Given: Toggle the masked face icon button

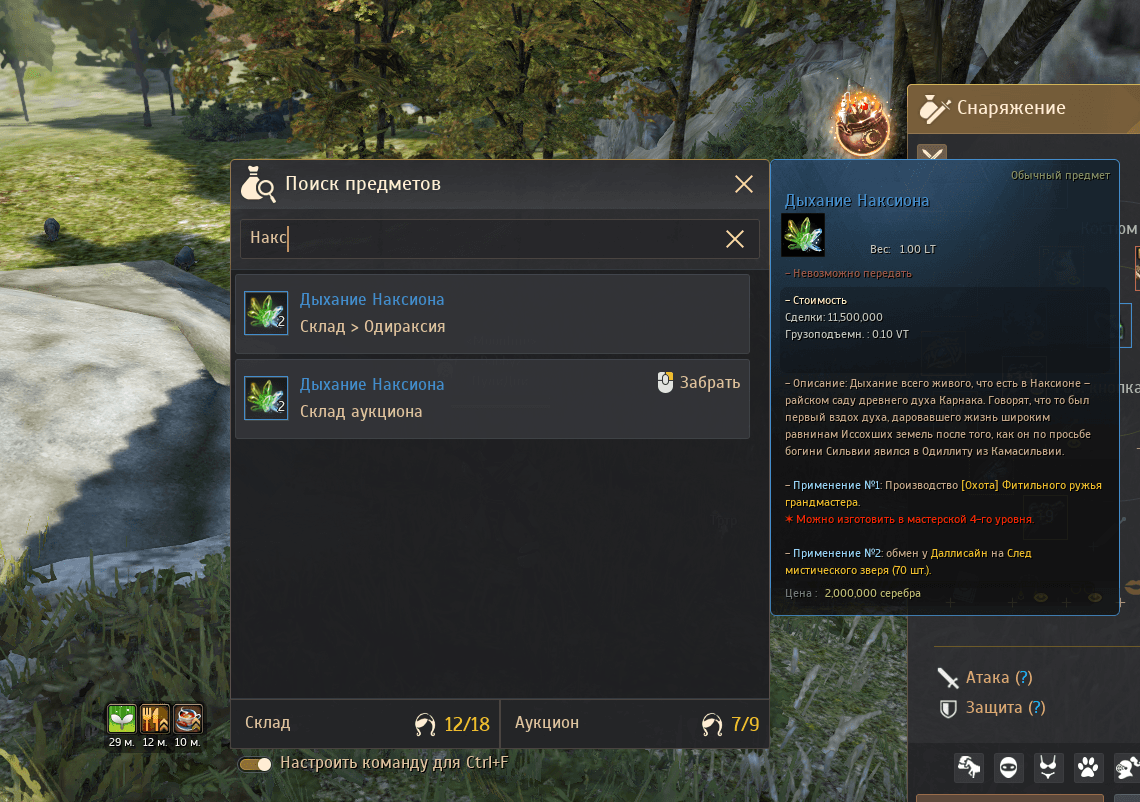Looking at the screenshot, I should 1010,767.
